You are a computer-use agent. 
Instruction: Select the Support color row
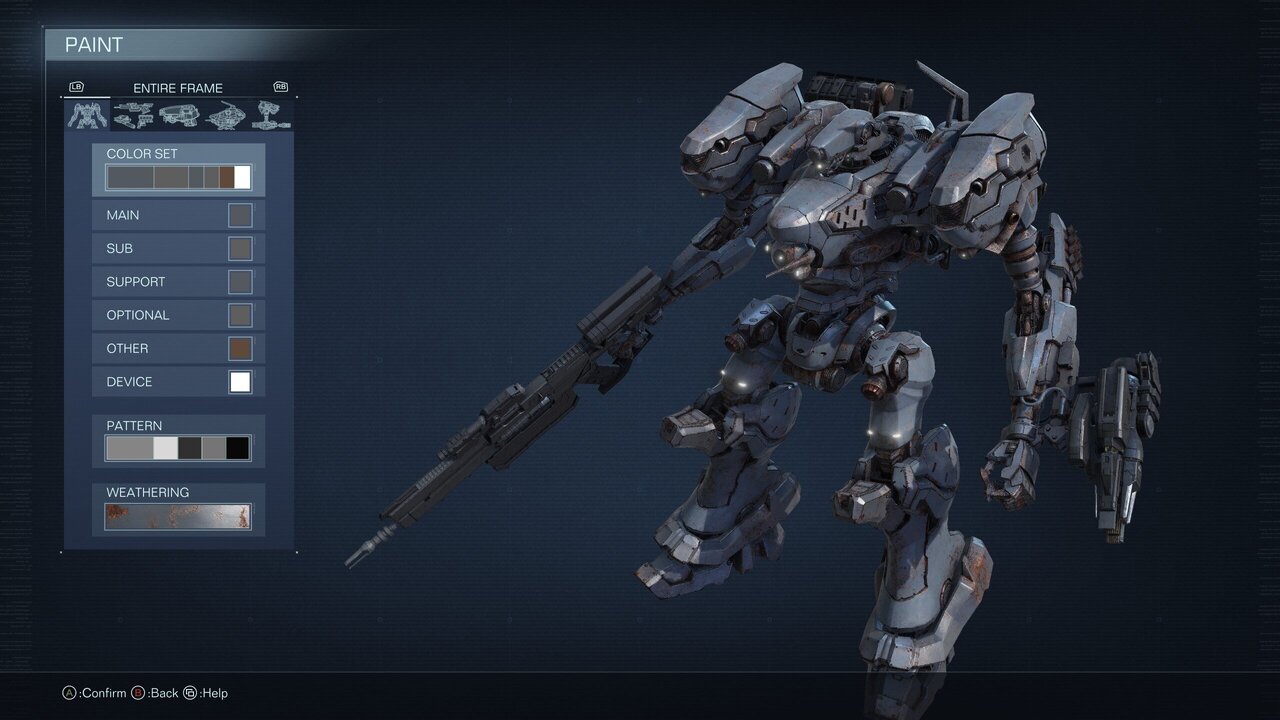(x=179, y=282)
